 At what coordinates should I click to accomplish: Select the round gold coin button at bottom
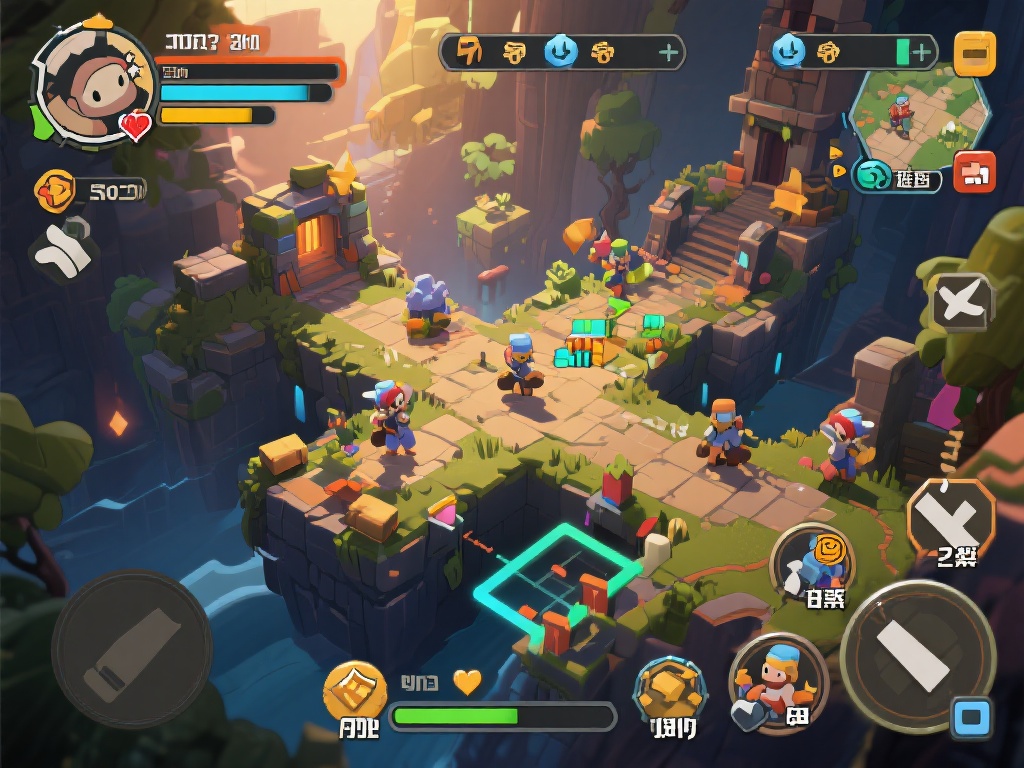point(355,691)
